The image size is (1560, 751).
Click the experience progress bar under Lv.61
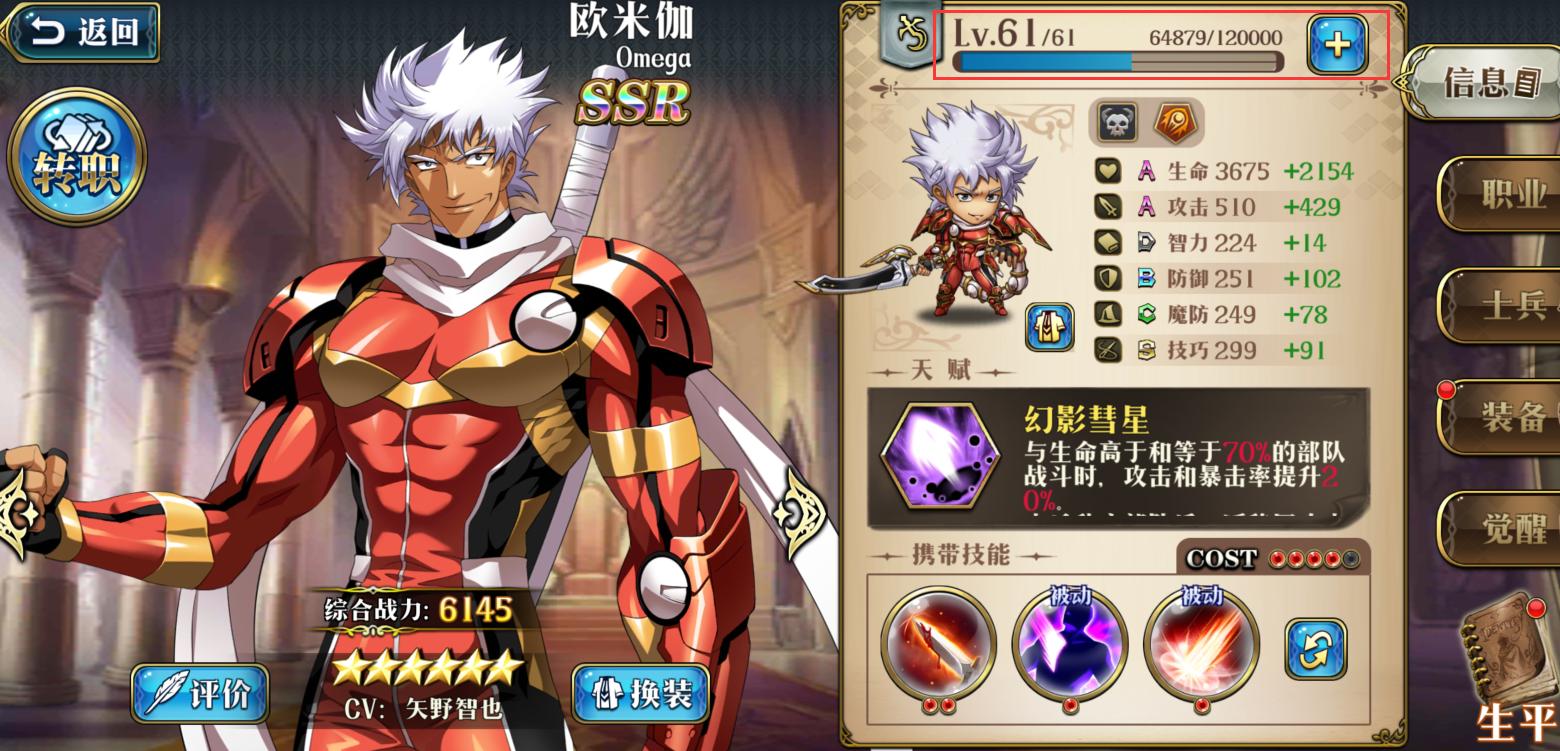[1120, 62]
